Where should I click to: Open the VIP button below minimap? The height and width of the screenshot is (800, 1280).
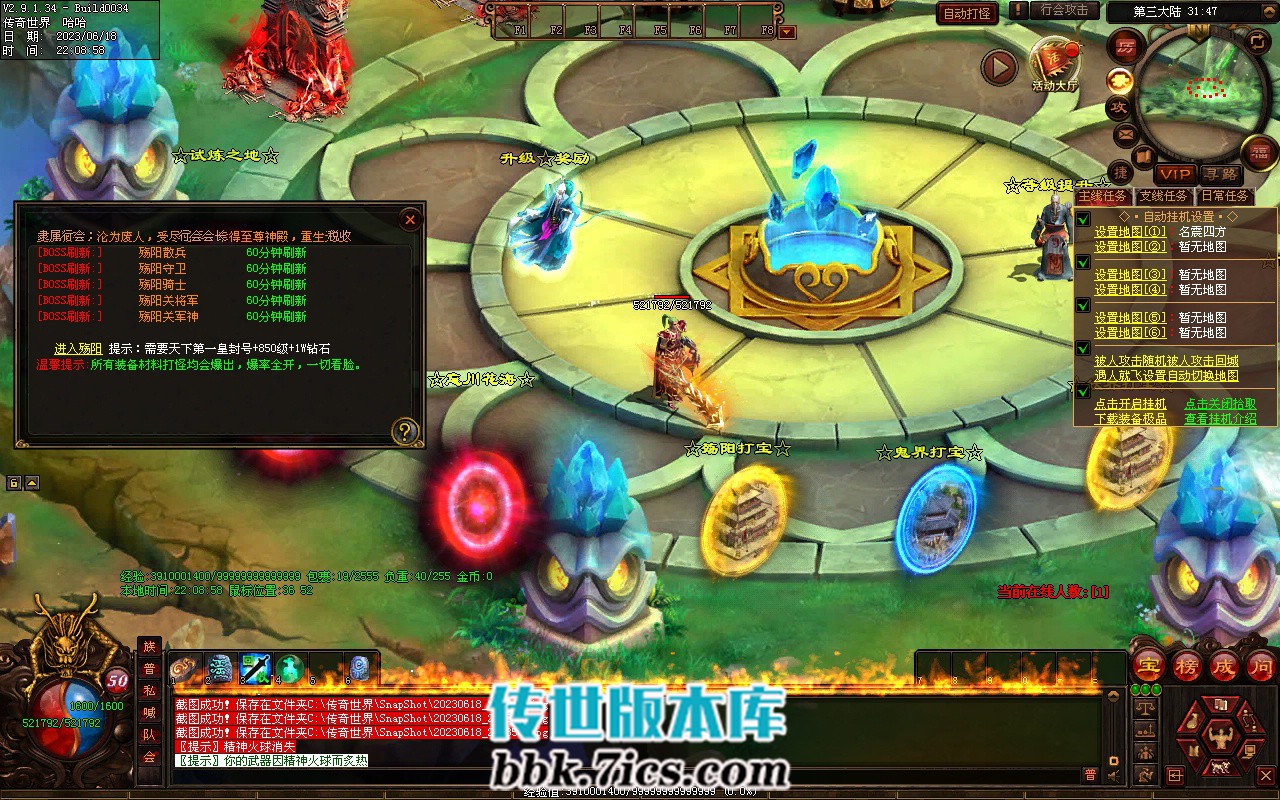click(1176, 175)
